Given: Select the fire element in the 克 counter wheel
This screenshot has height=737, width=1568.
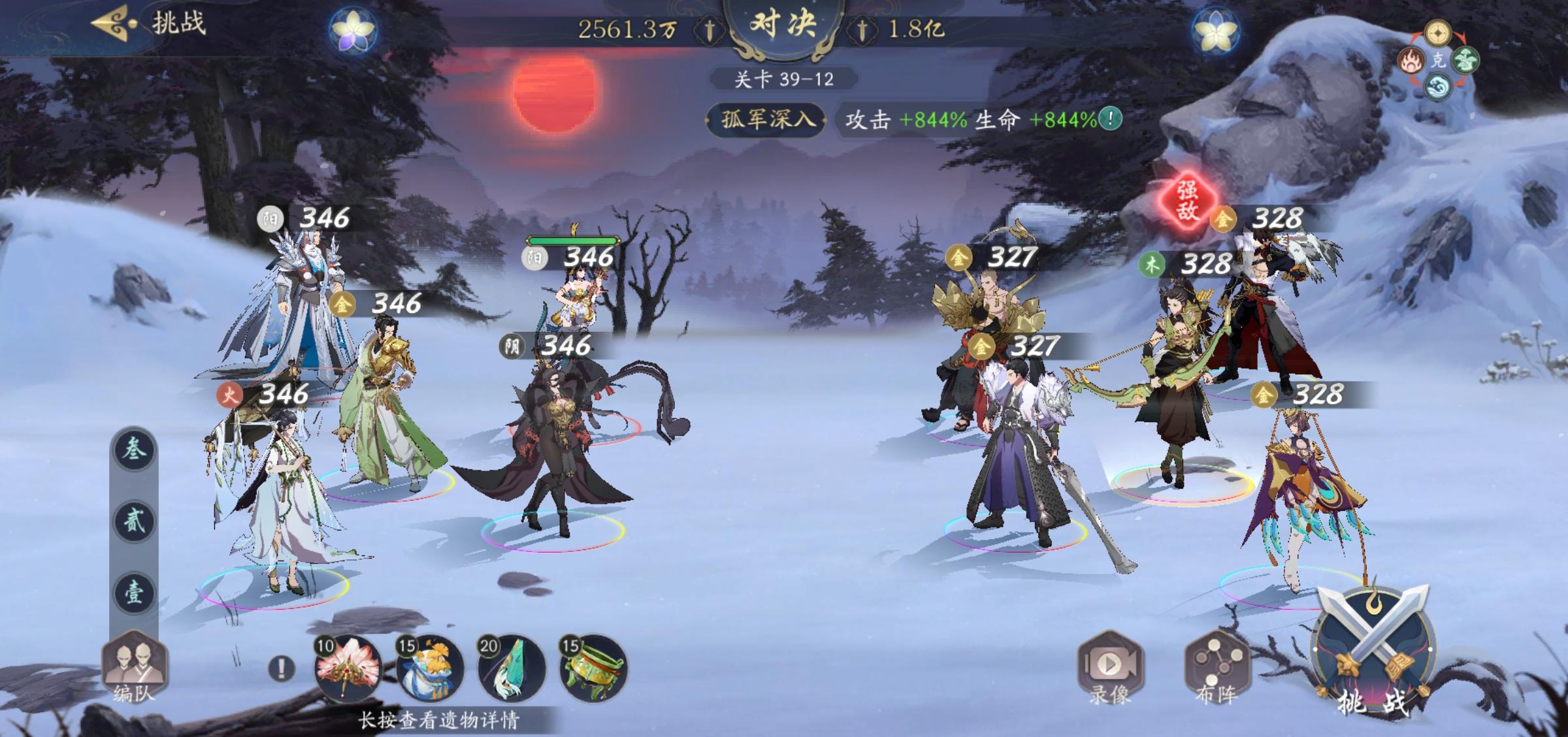Looking at the screenshot, I should [x=1412, y=59].
